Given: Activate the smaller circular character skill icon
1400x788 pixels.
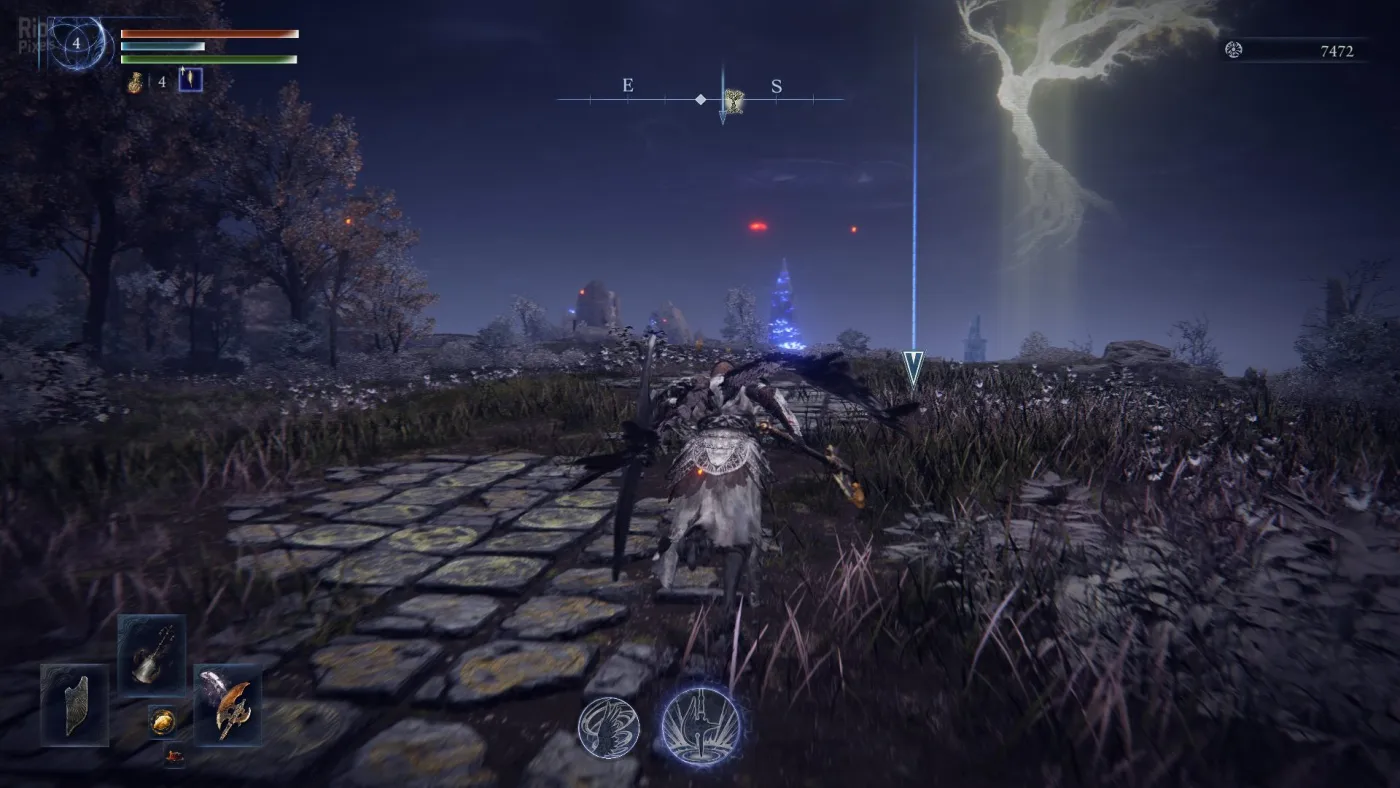Looking at the screenshot, I should 608,727.
